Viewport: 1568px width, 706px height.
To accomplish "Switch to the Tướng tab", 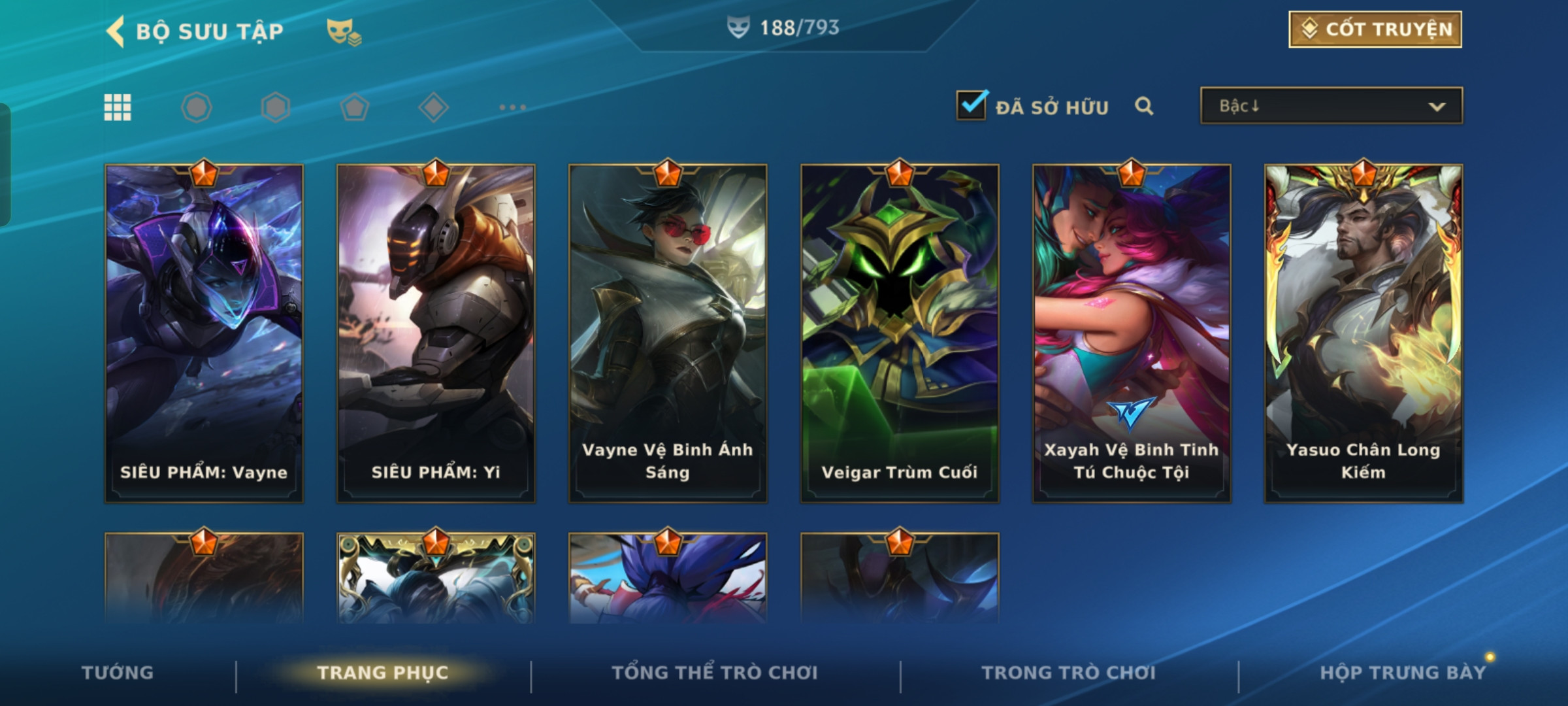I will (118, 672).
